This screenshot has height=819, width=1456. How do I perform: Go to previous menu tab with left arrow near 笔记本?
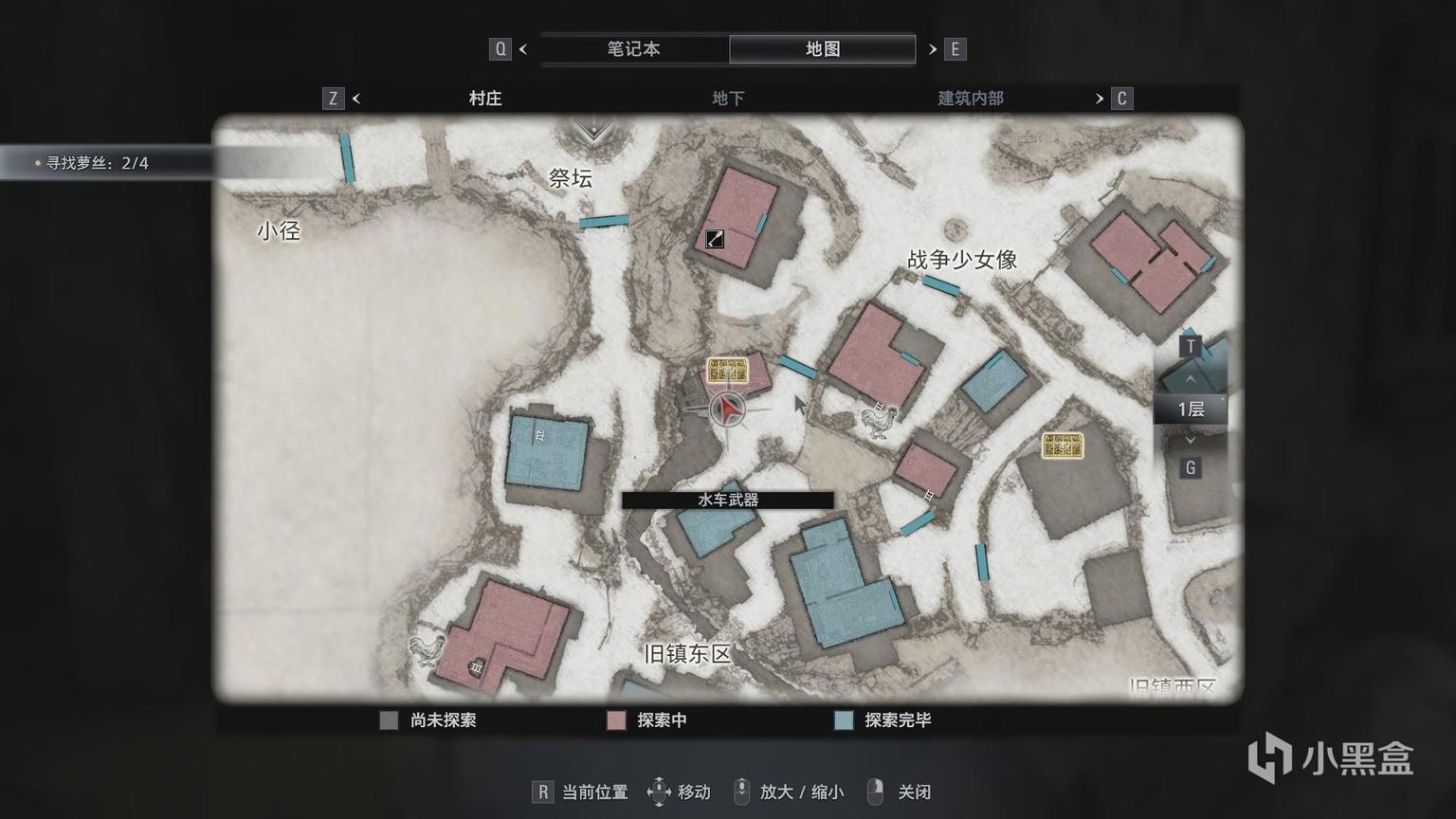click(523, 49)
